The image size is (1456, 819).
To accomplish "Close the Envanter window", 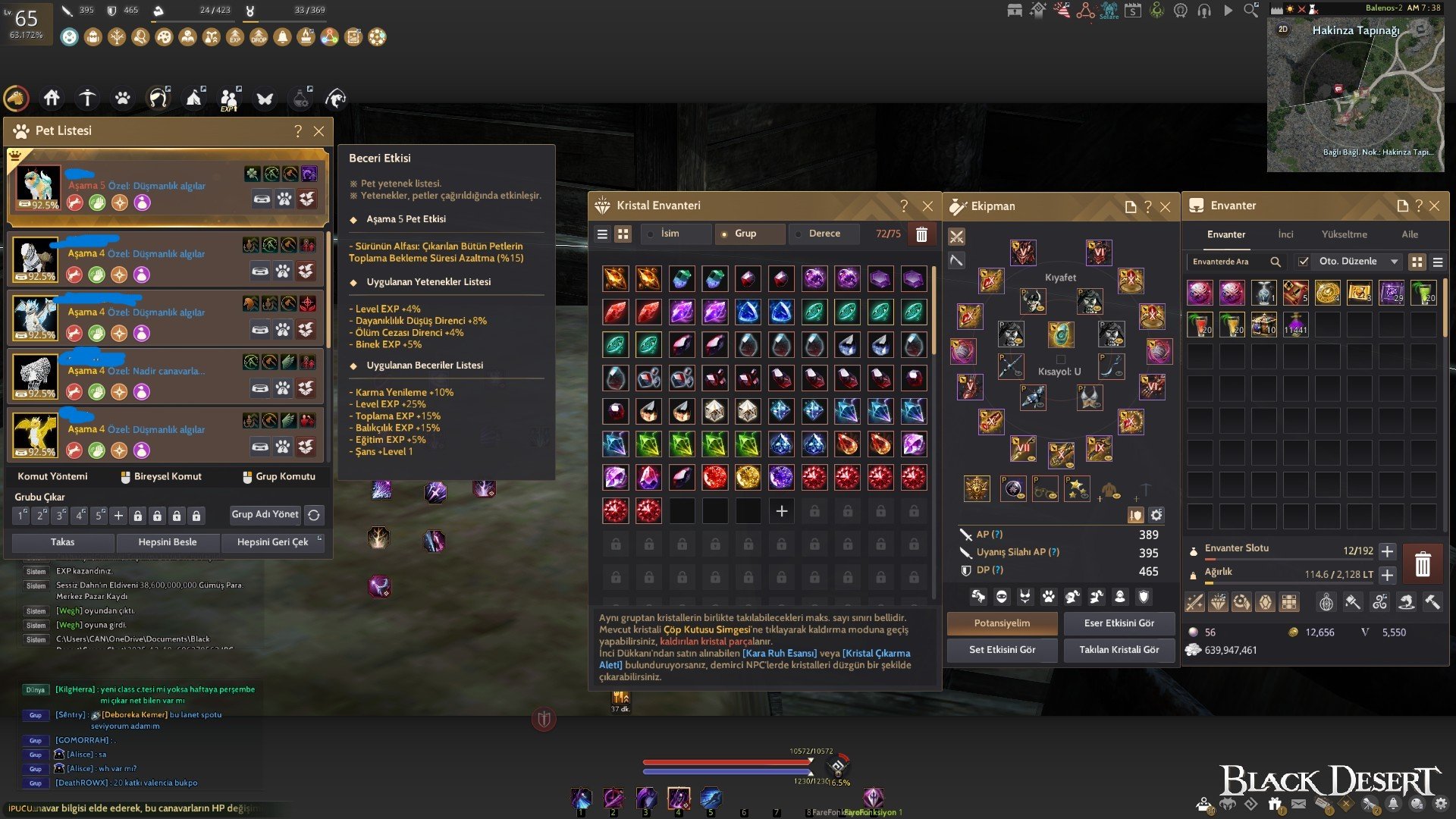I will (x=1435, y=206).
